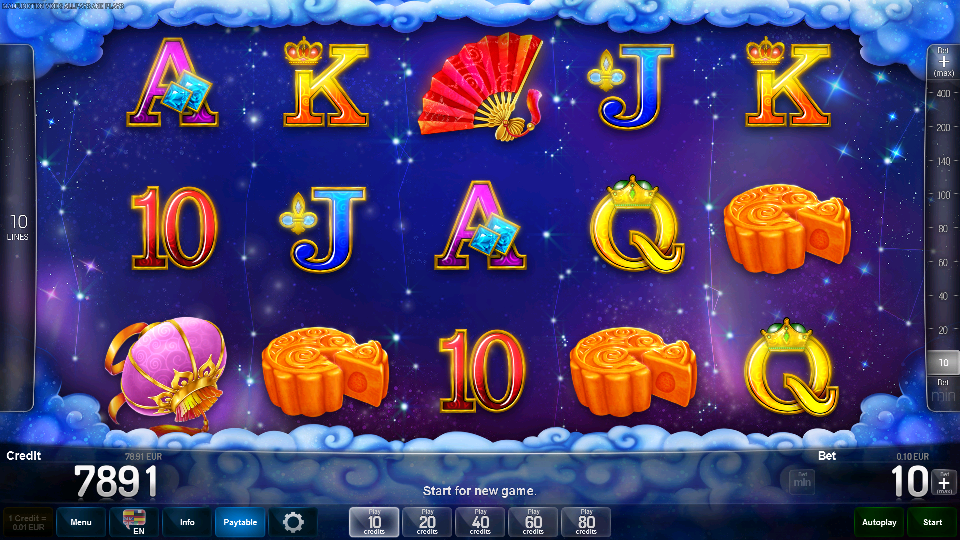Choose the Play 20 credits option
The width and height of the screenshot is (960, 540).
click(x=427, y=522)
